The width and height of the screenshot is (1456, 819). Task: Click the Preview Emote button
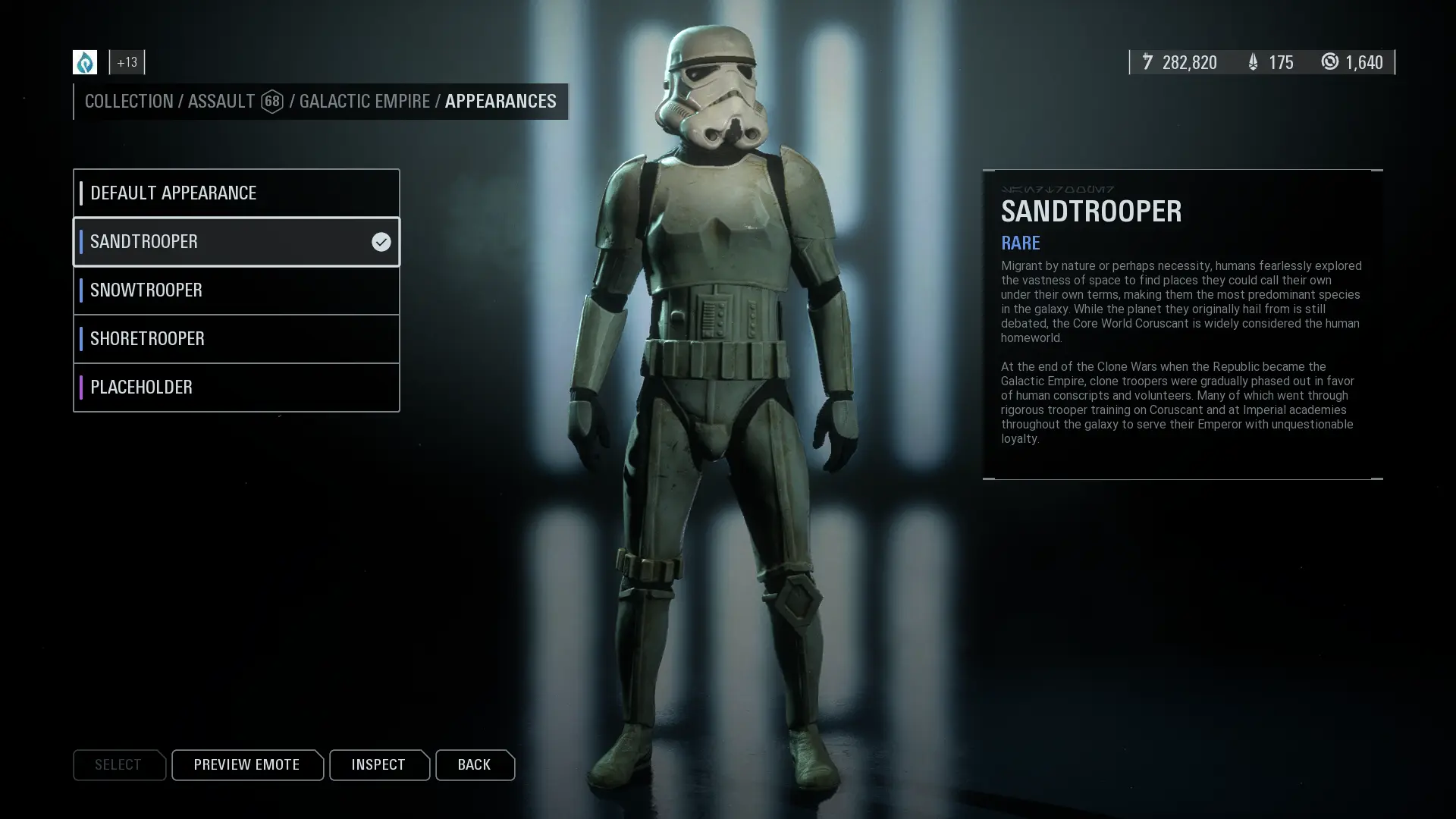246,764
